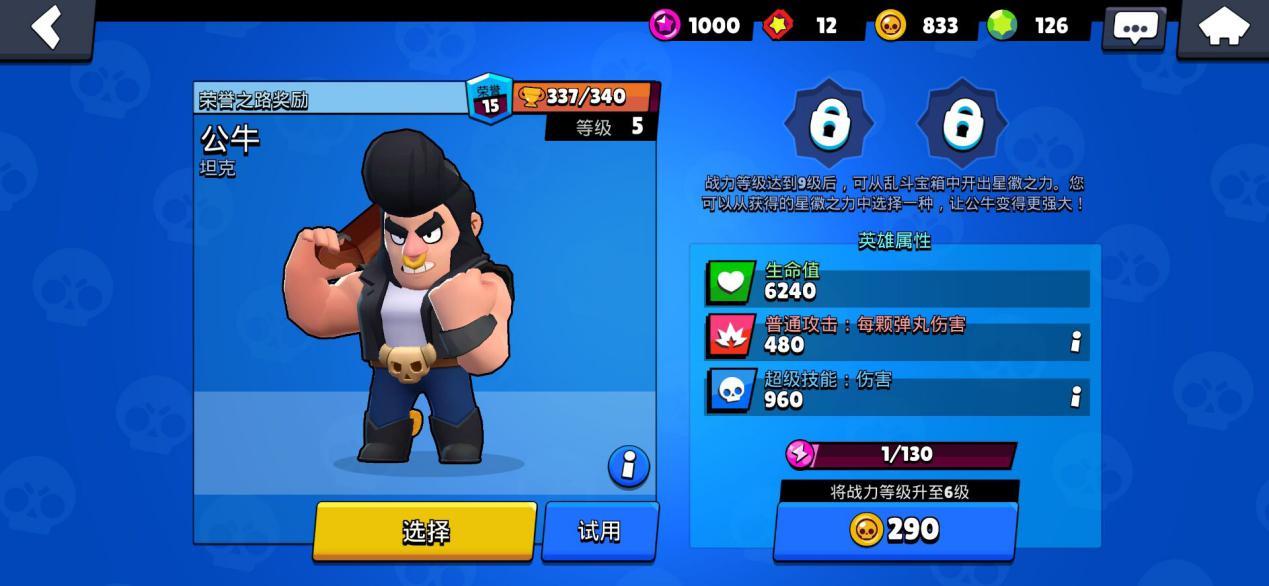Go back using the arrow button
The height and width of the screenshot is (586, 1269).
click(x=46, y=27)
